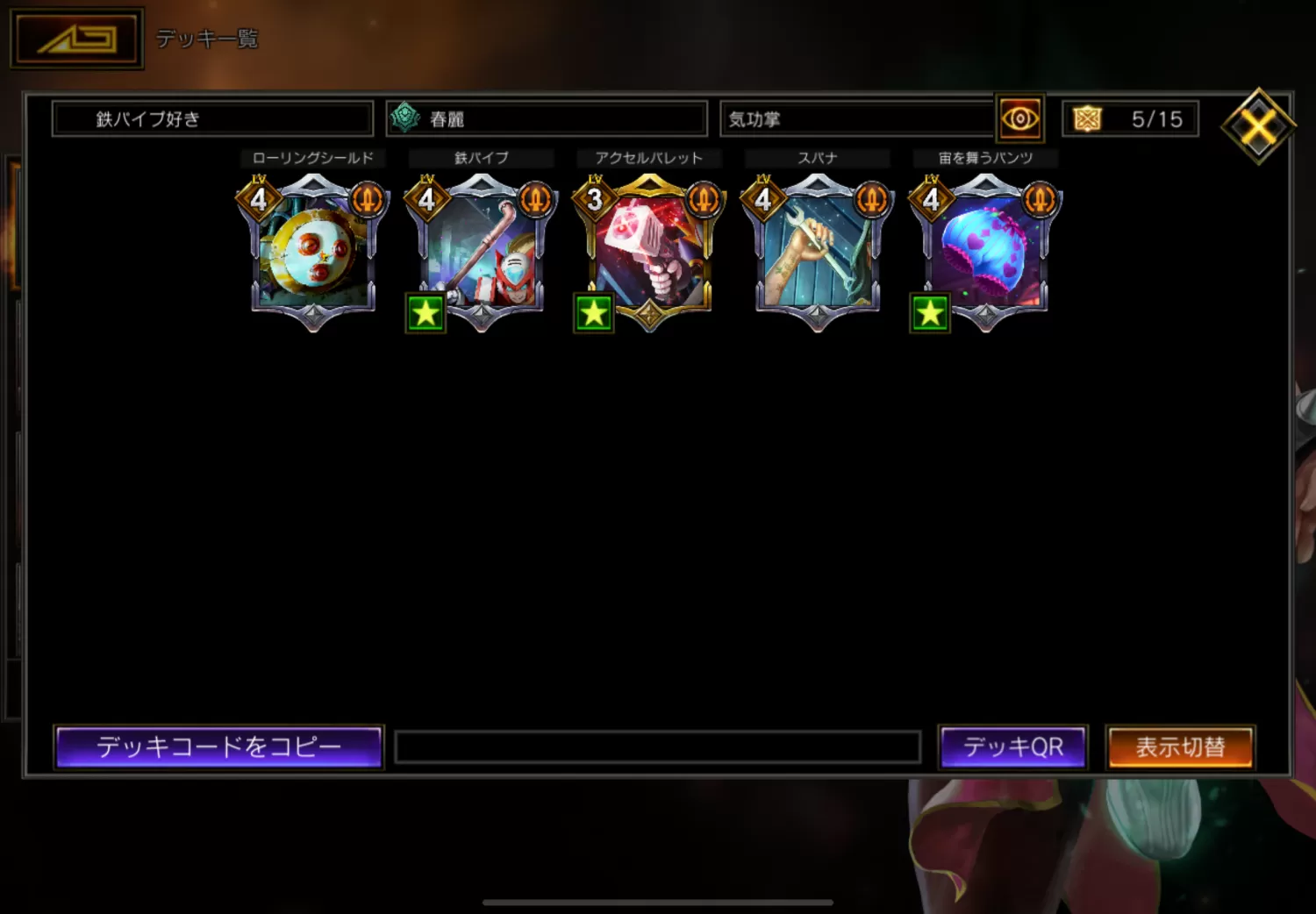This screenshot has width=1316, height=914.
Task: Toggle the orange eye visibility icon
Action: tap(1019, 118)
